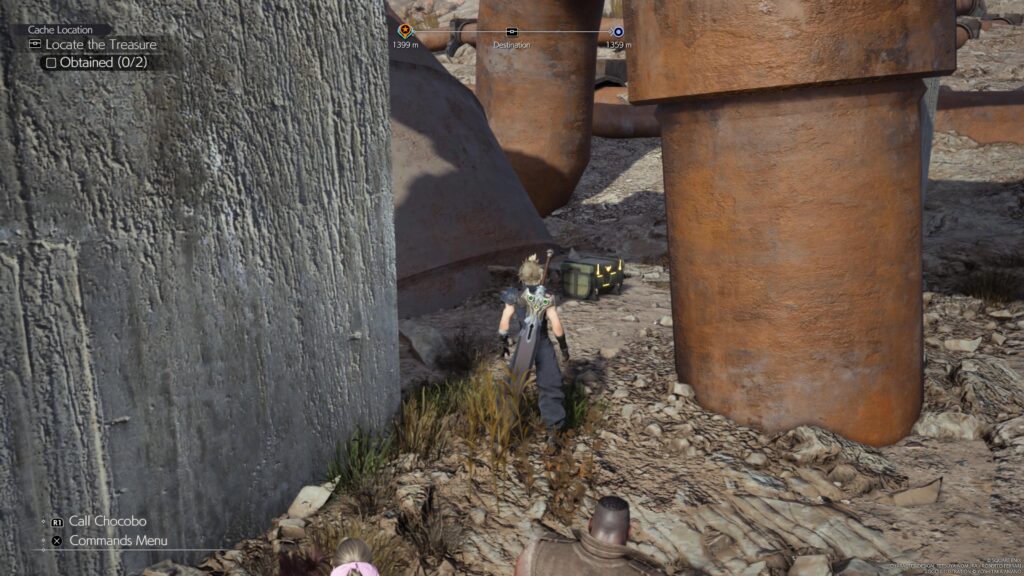
Task: Choose the Call Chocobo command label
Action: coord(107,521)
